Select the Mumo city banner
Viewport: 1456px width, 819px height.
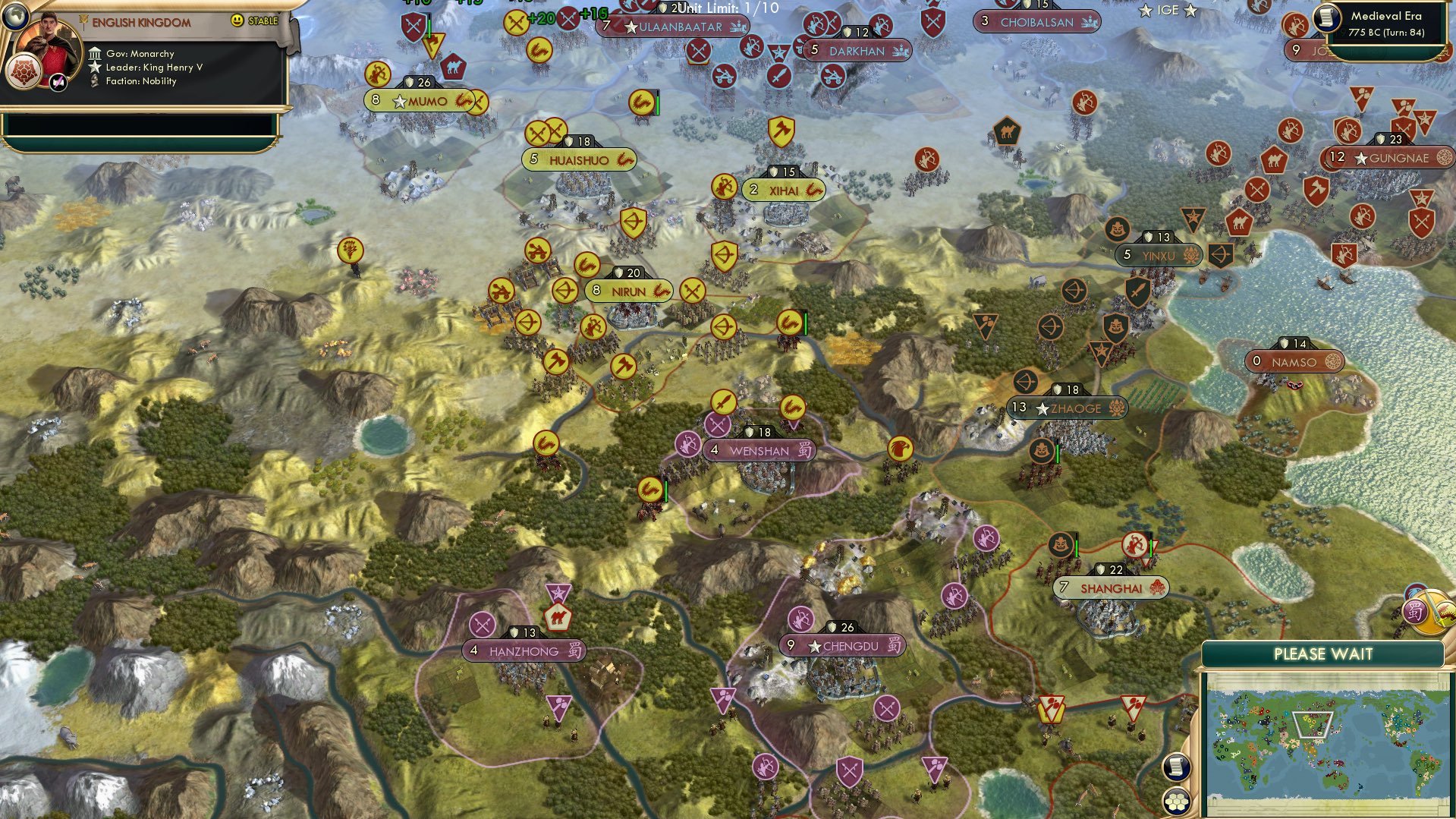coord(422,99)
